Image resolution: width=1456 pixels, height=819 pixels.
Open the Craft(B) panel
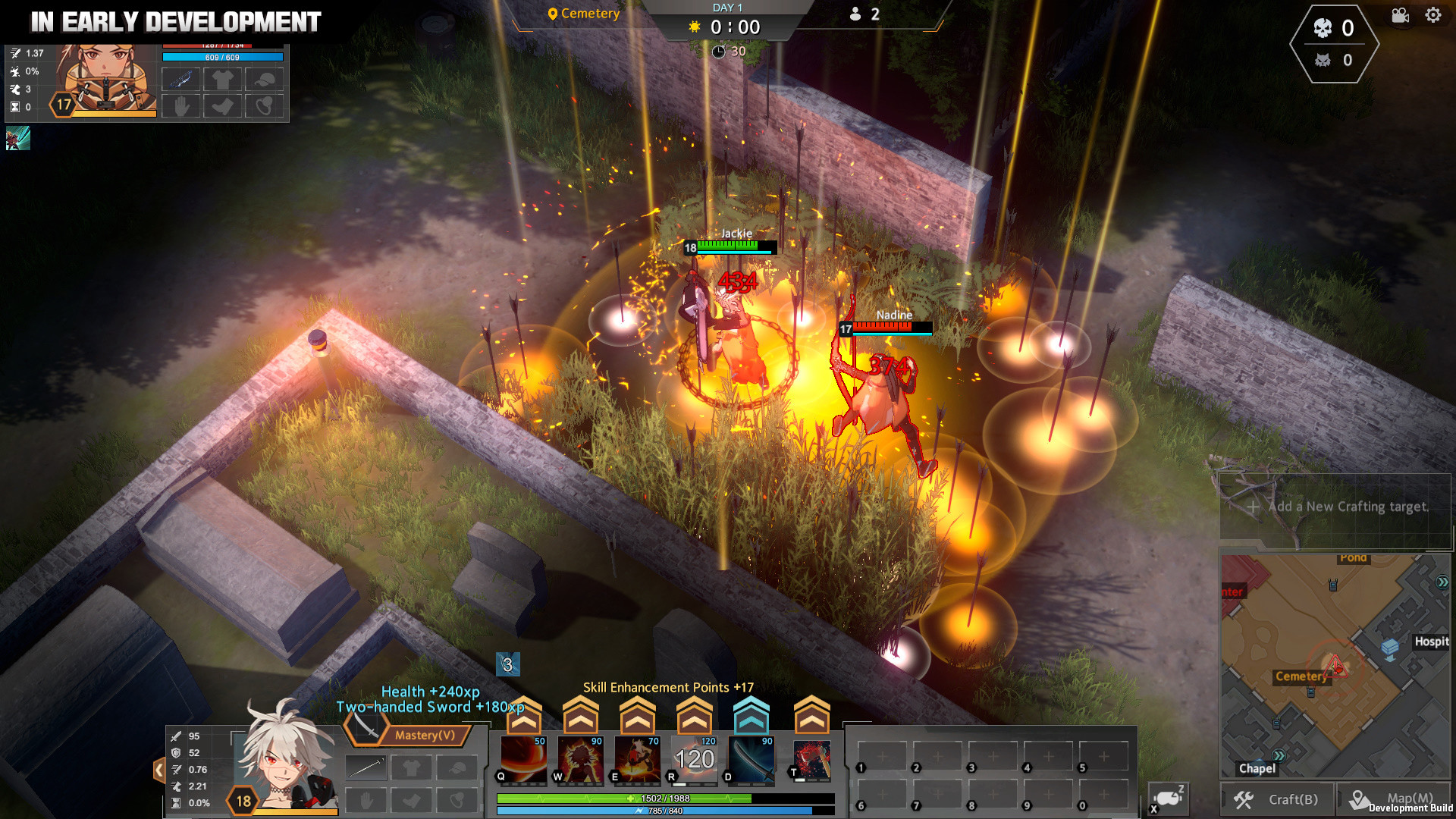coord(1278,799)
